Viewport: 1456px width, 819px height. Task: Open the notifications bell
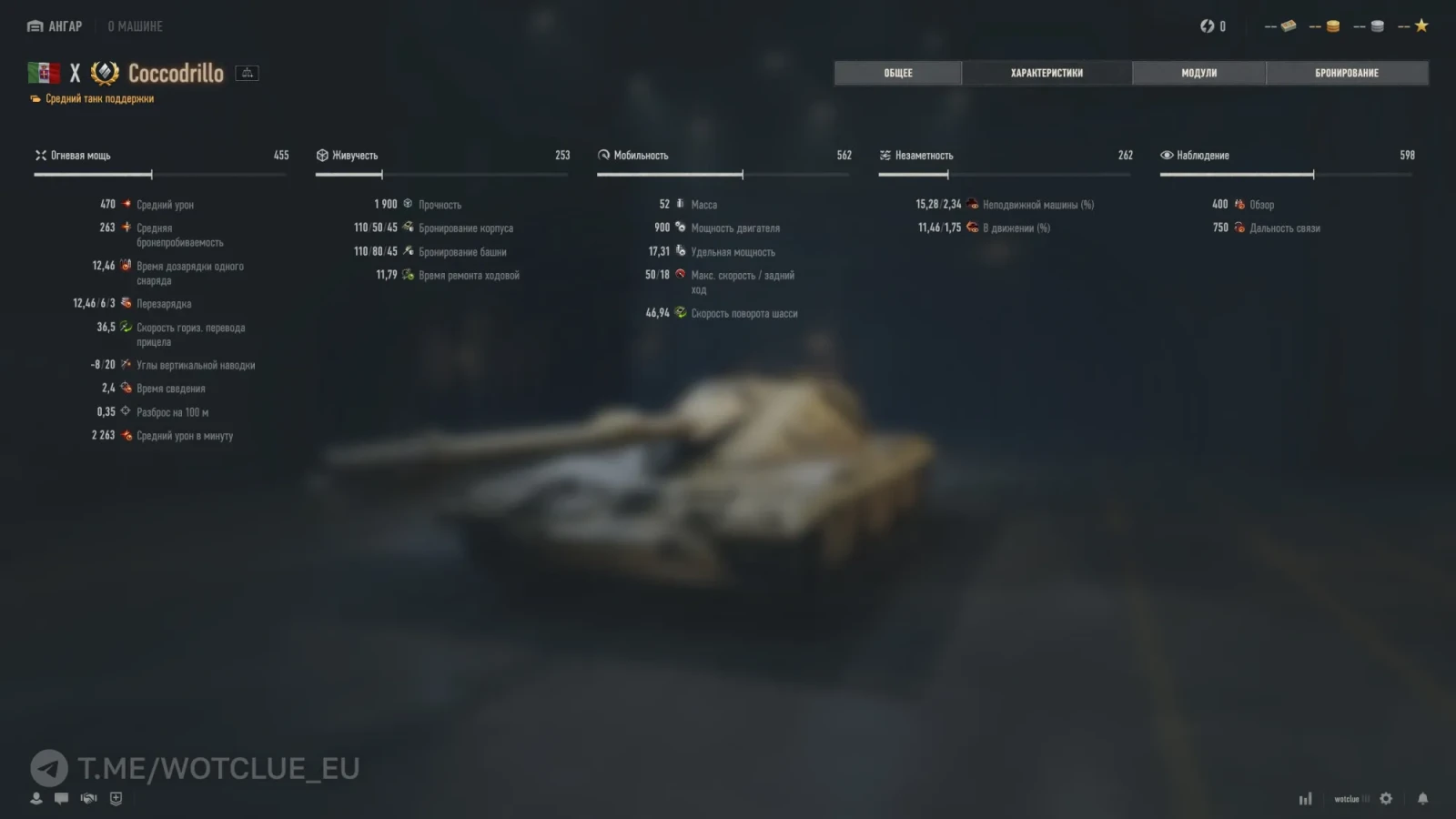click(1422, 798)
